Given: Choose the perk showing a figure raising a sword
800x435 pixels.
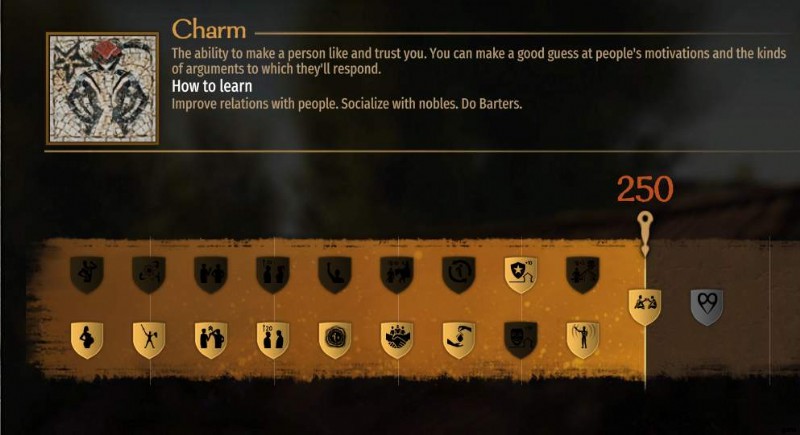Looking at the screenshot, I should pyautogui.click(x=149, y=340).
